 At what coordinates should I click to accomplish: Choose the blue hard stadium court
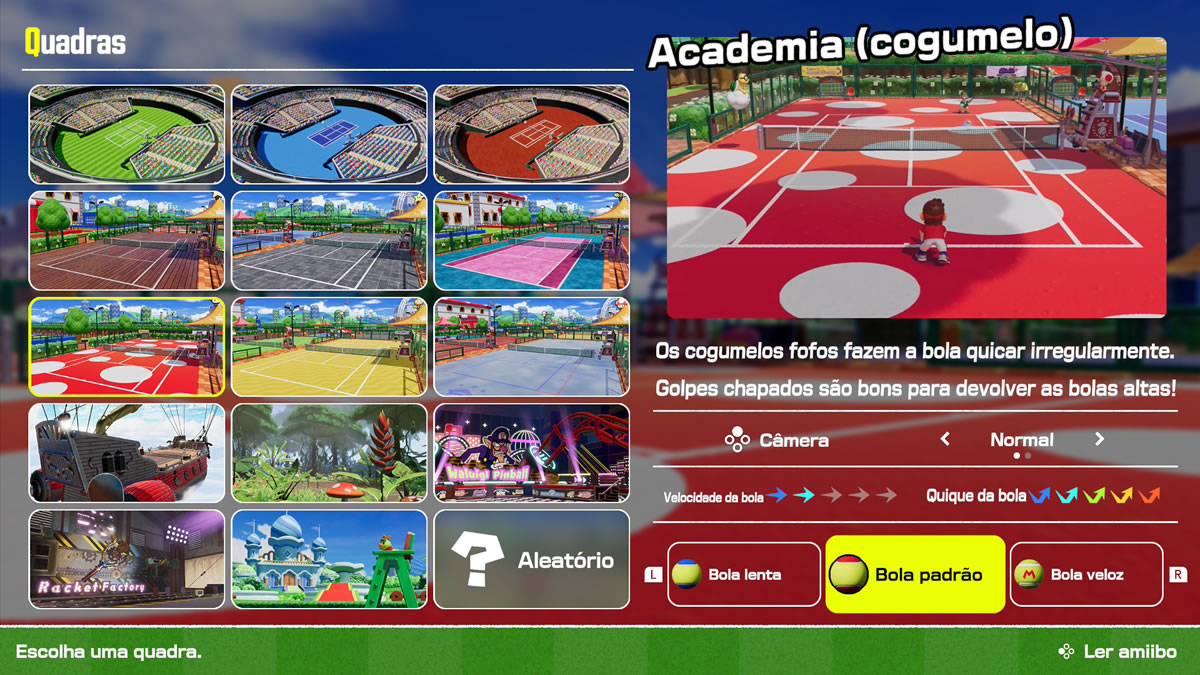pos(329,134)
